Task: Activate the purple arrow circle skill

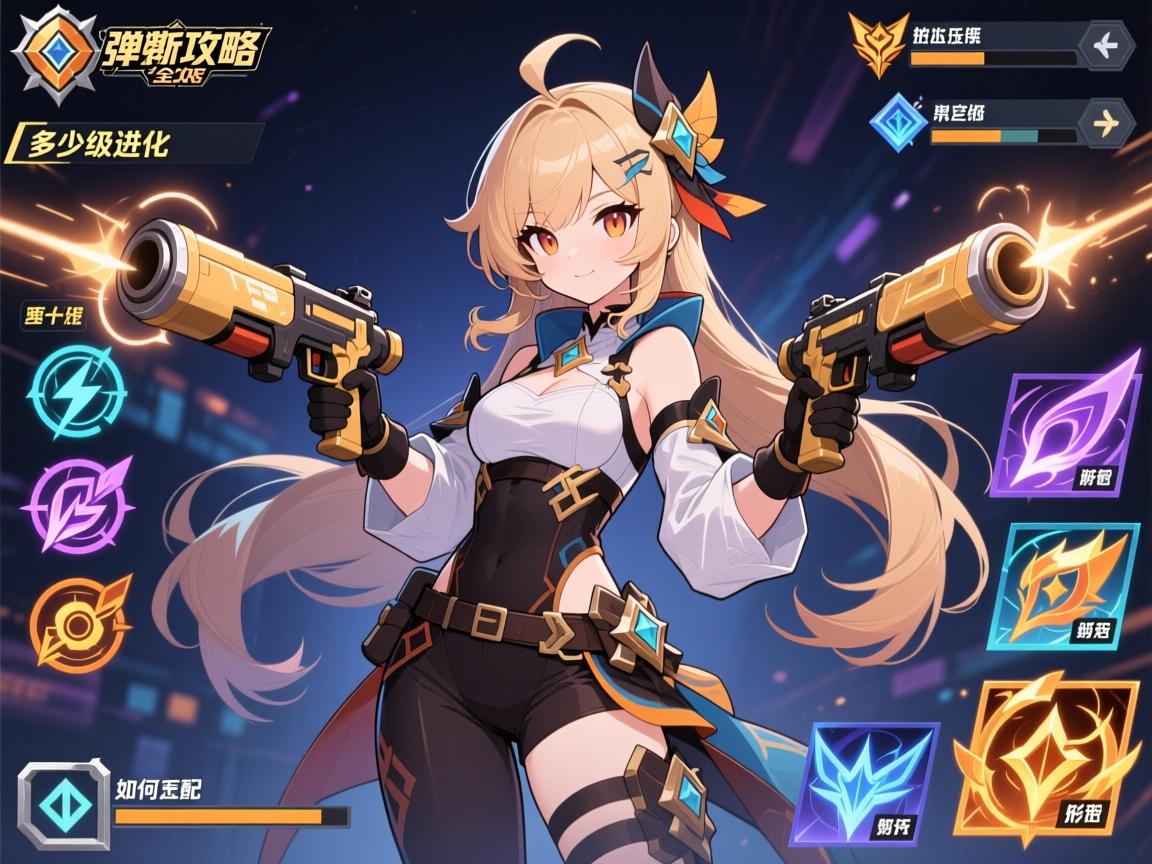Action: pos(76,504)
